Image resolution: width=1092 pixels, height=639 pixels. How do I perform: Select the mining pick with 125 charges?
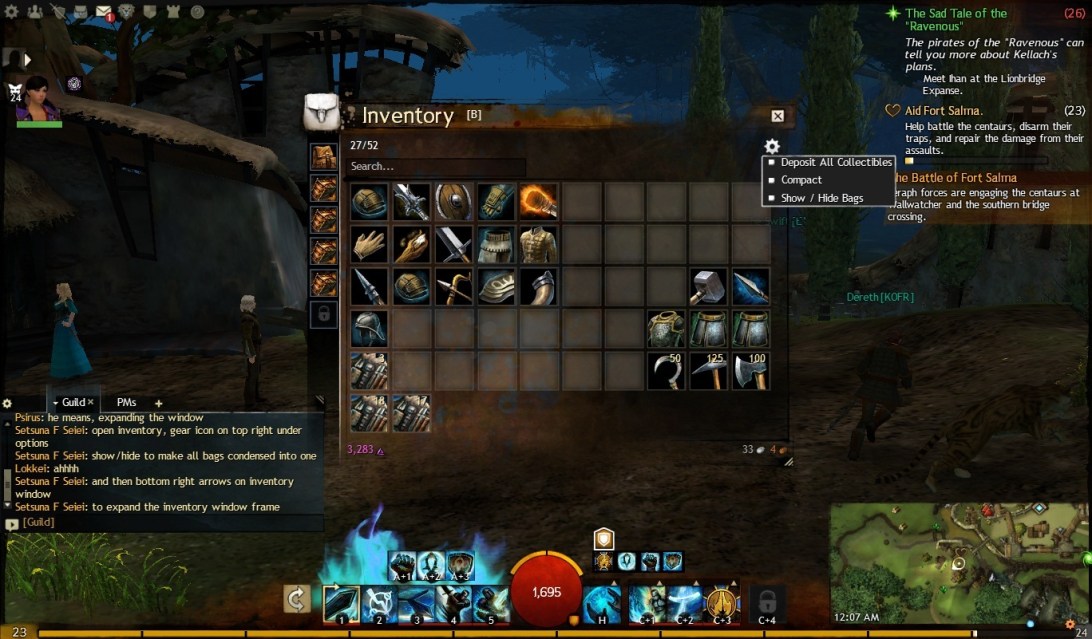pyautogui.click(x=708, y=370)
